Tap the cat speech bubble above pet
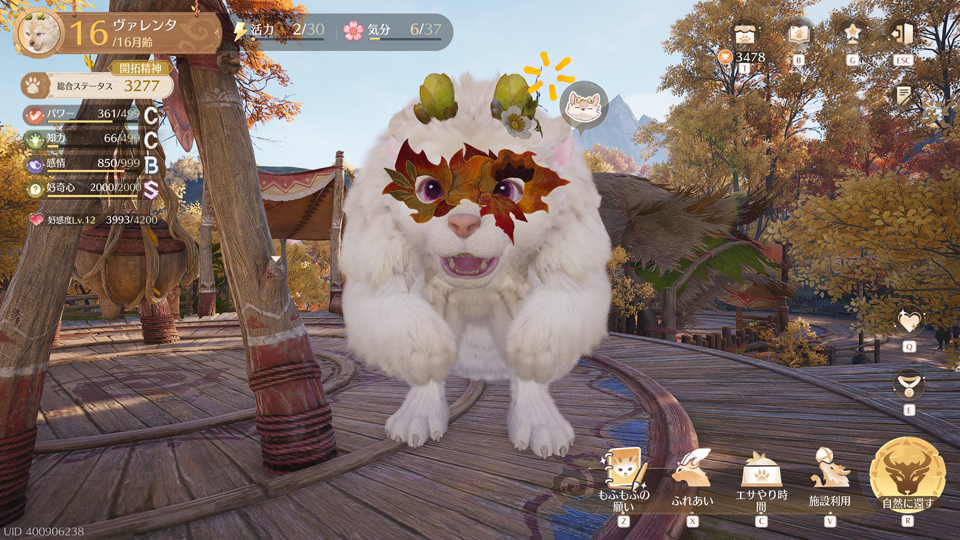This screenshot has width=960, height=540. [x=583, y=105]
